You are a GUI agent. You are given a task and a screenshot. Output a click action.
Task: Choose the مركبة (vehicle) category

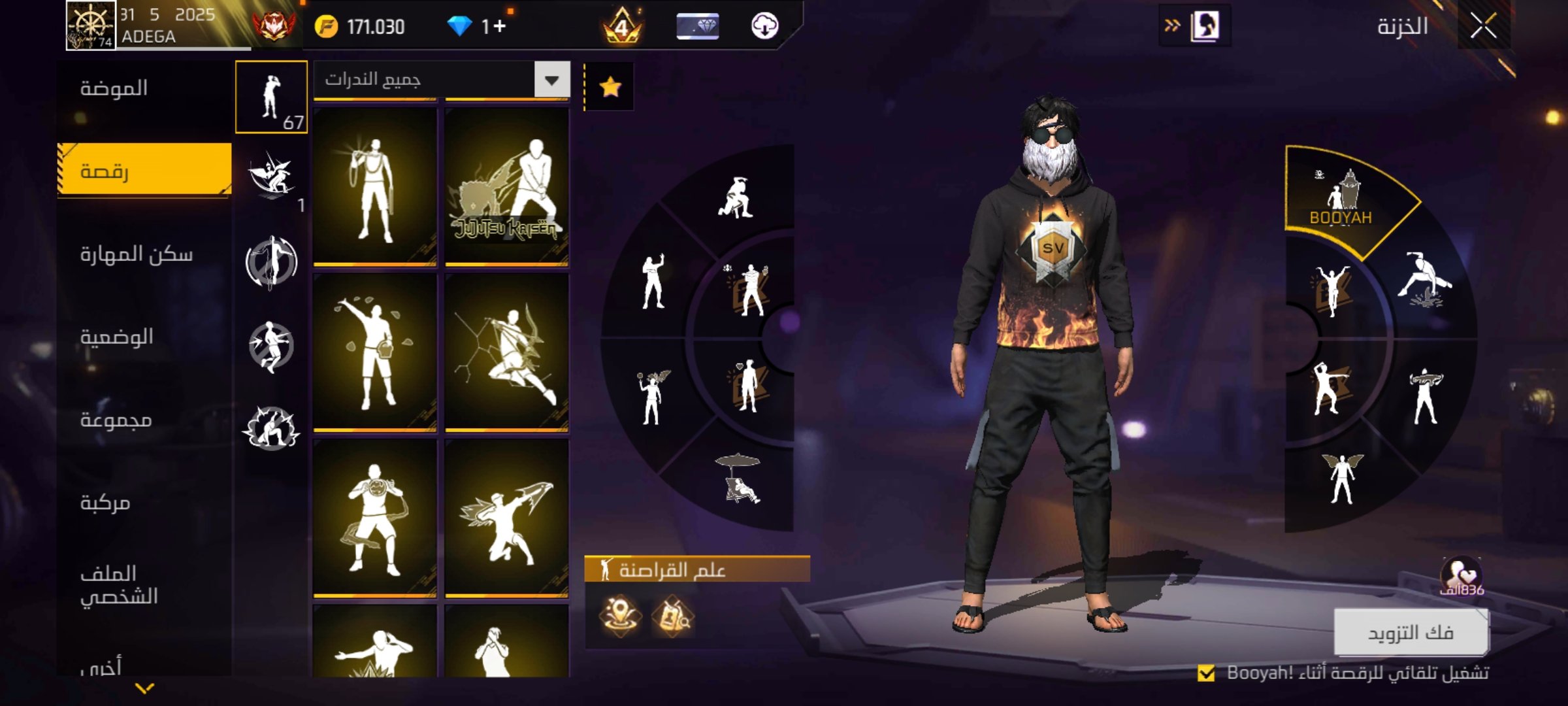point(105,503)
